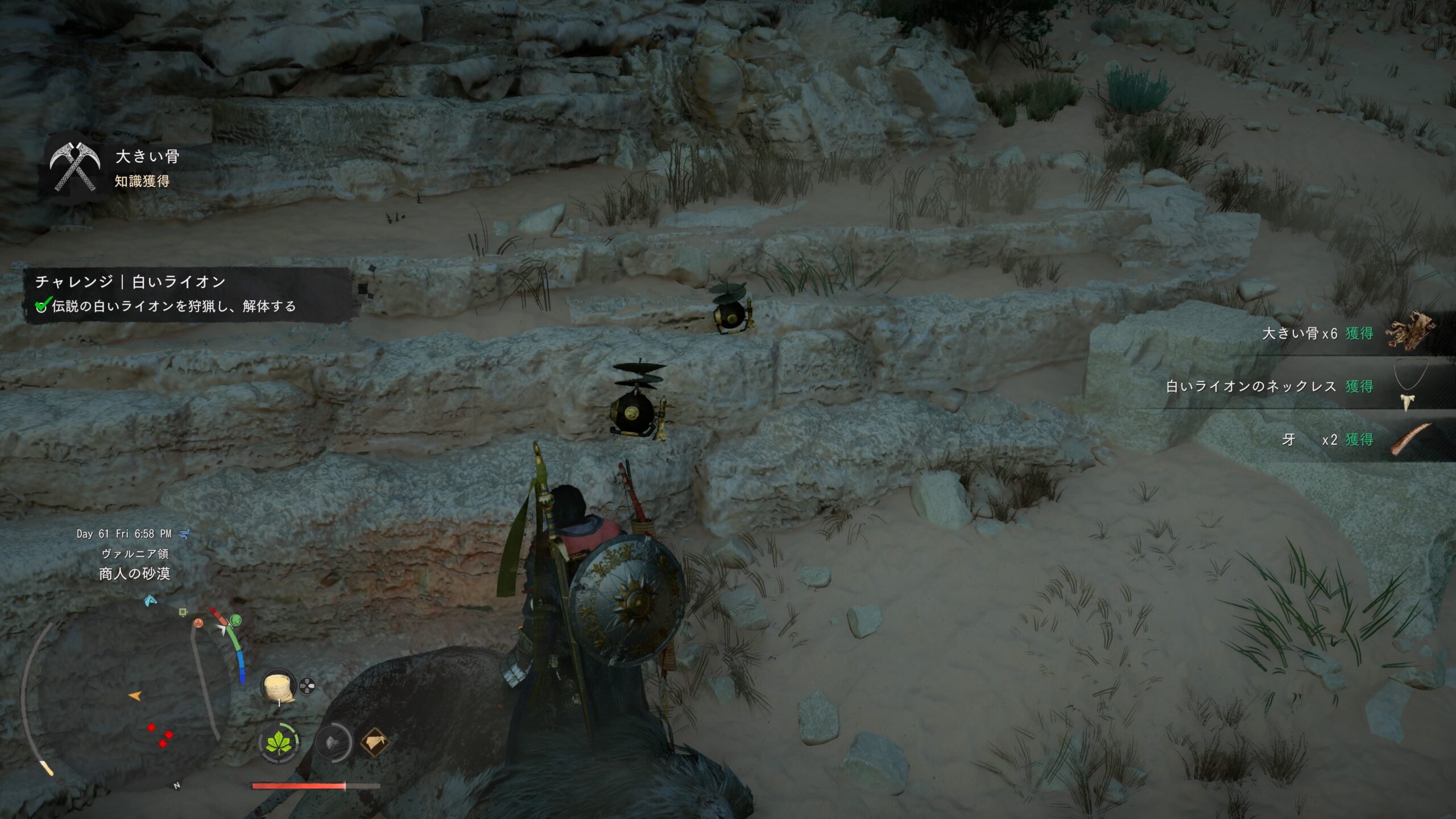The image size is (1456, 819).
Task: Select the yellow square marker on minimap
Action: [x=183, y=612]
